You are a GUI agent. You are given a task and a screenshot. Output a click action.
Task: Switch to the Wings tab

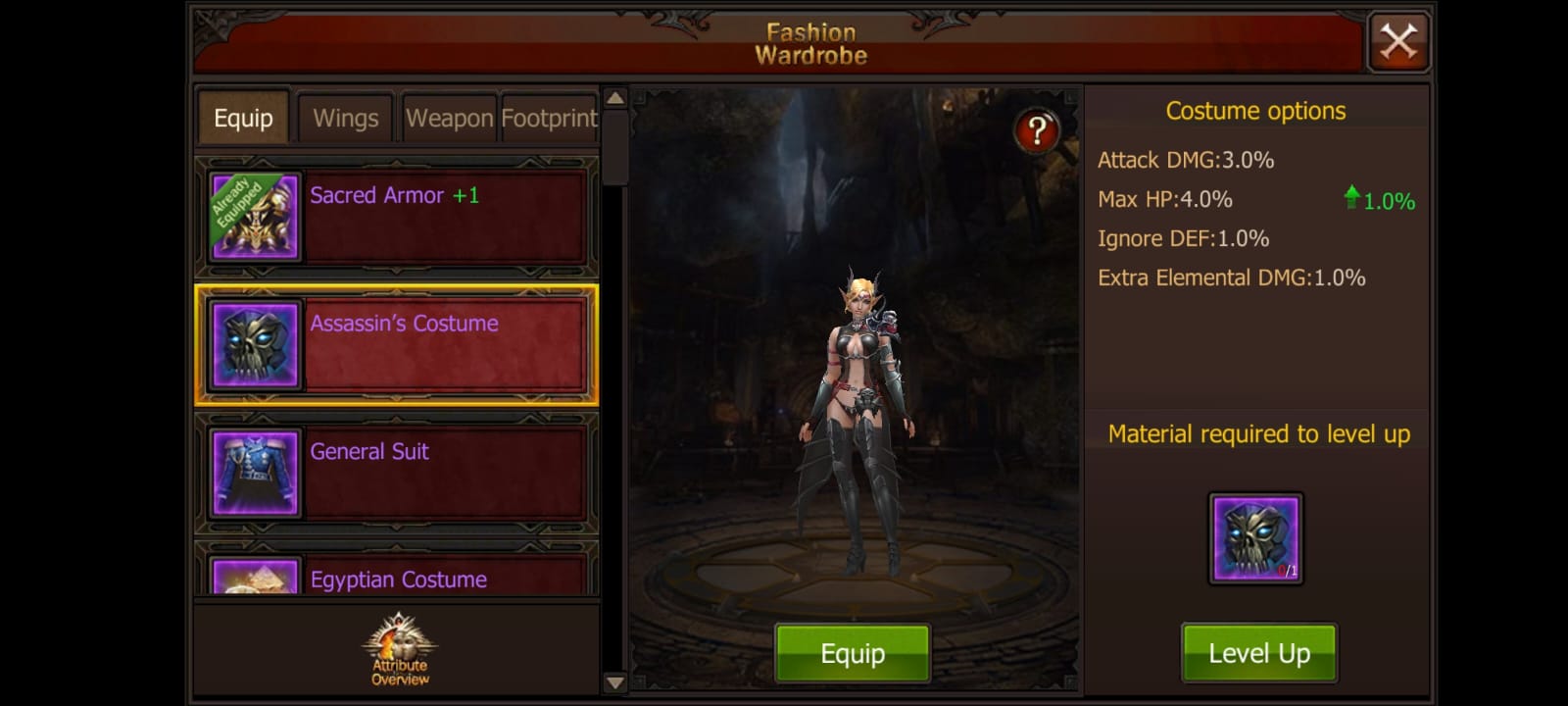pyautogui.click(x=345, y=118)
